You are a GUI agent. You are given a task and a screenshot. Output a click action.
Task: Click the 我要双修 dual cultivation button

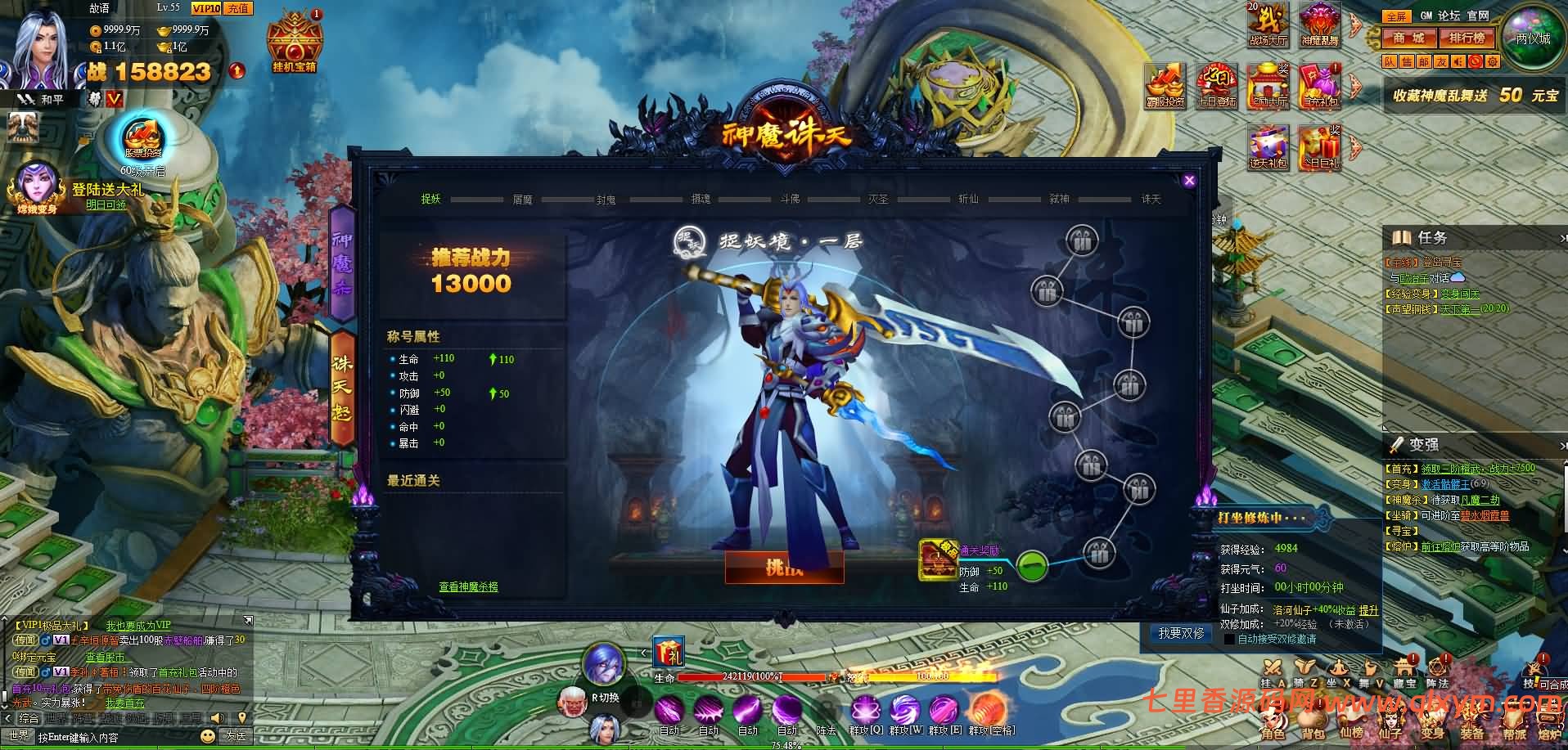point(1181,633)
